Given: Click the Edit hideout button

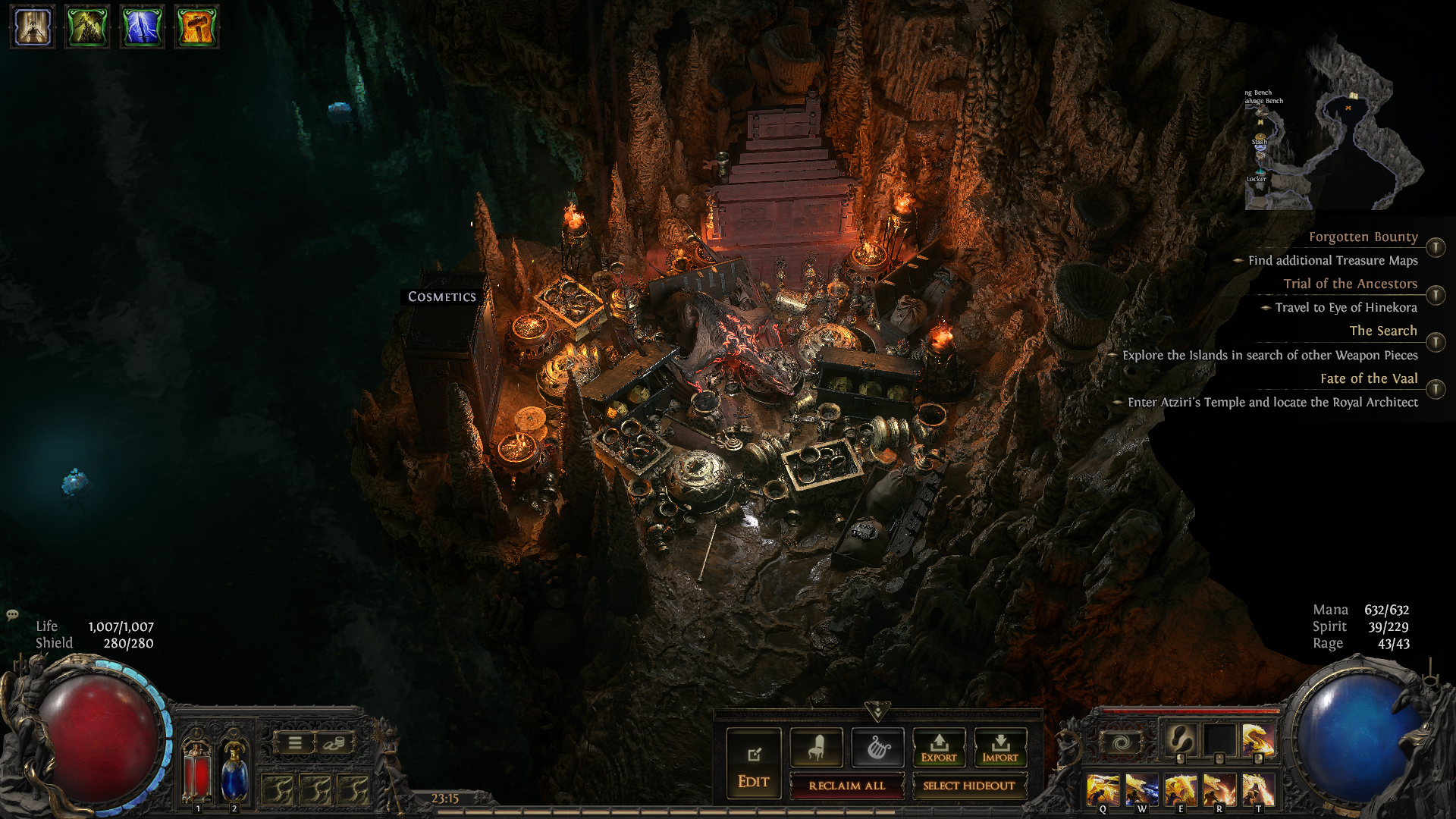Looking at the screenshot, I should tap(753, 763).
